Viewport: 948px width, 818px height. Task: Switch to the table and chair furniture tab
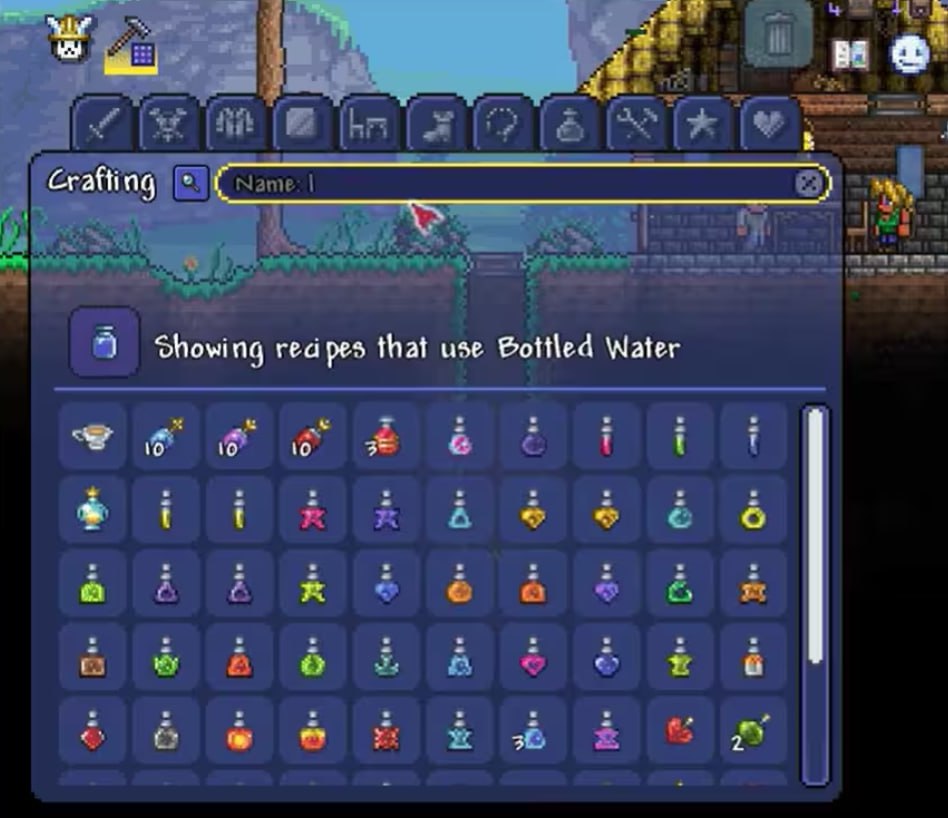369,125
